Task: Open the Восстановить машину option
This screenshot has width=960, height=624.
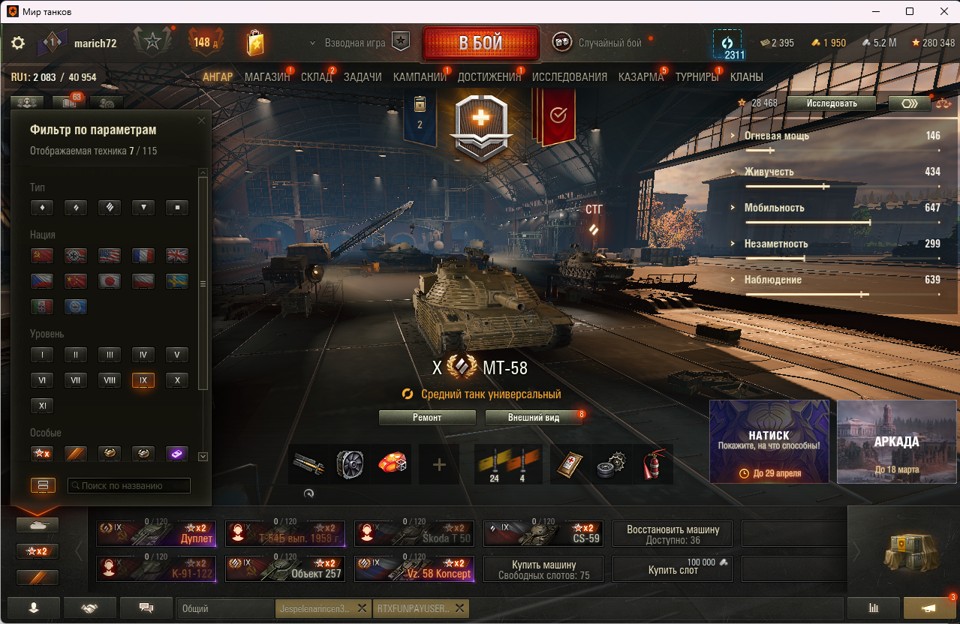Action: 671,533
